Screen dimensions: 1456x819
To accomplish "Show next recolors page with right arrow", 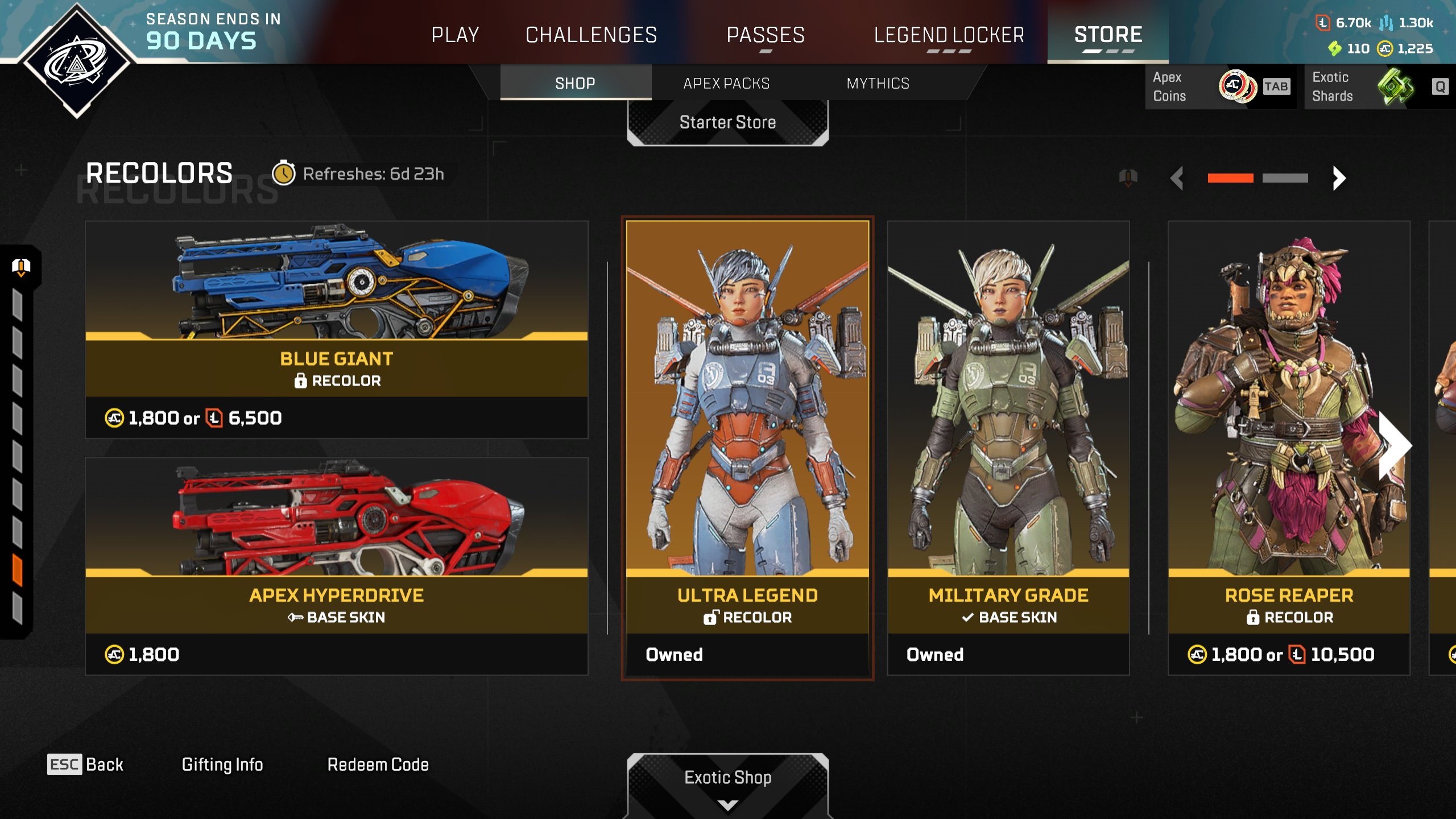I will coord(1339,178).
